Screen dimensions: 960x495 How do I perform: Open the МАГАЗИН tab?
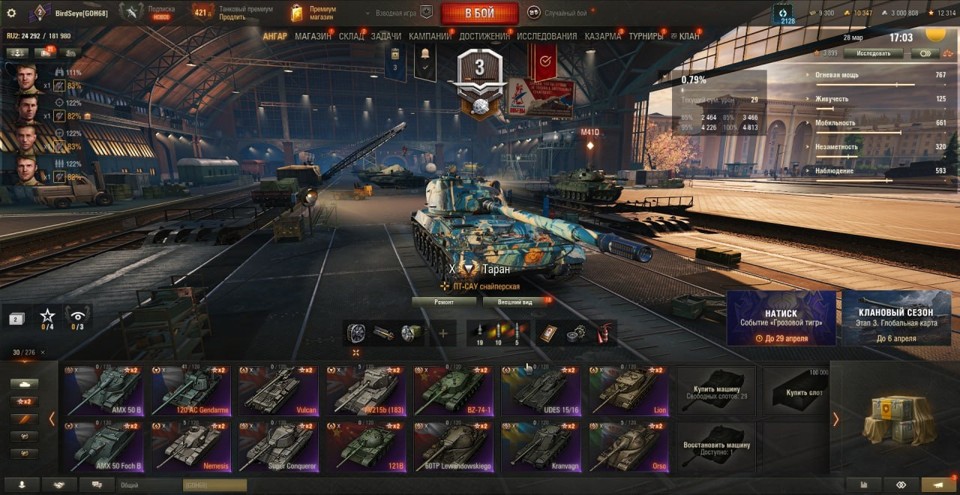pyautogui.click(x=313, y=36)
